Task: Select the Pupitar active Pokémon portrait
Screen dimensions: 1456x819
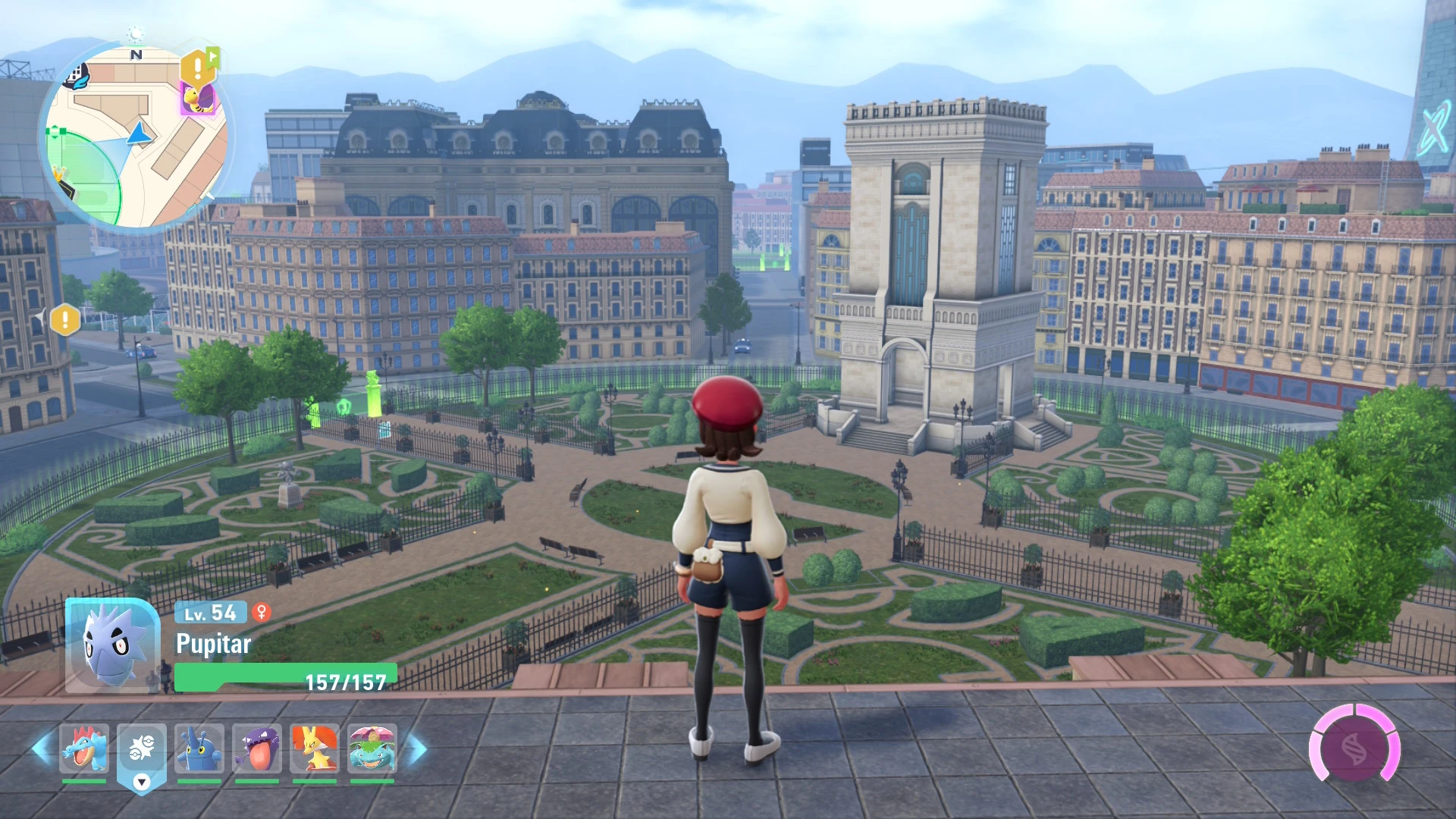Action: click(x=111, y=645)
